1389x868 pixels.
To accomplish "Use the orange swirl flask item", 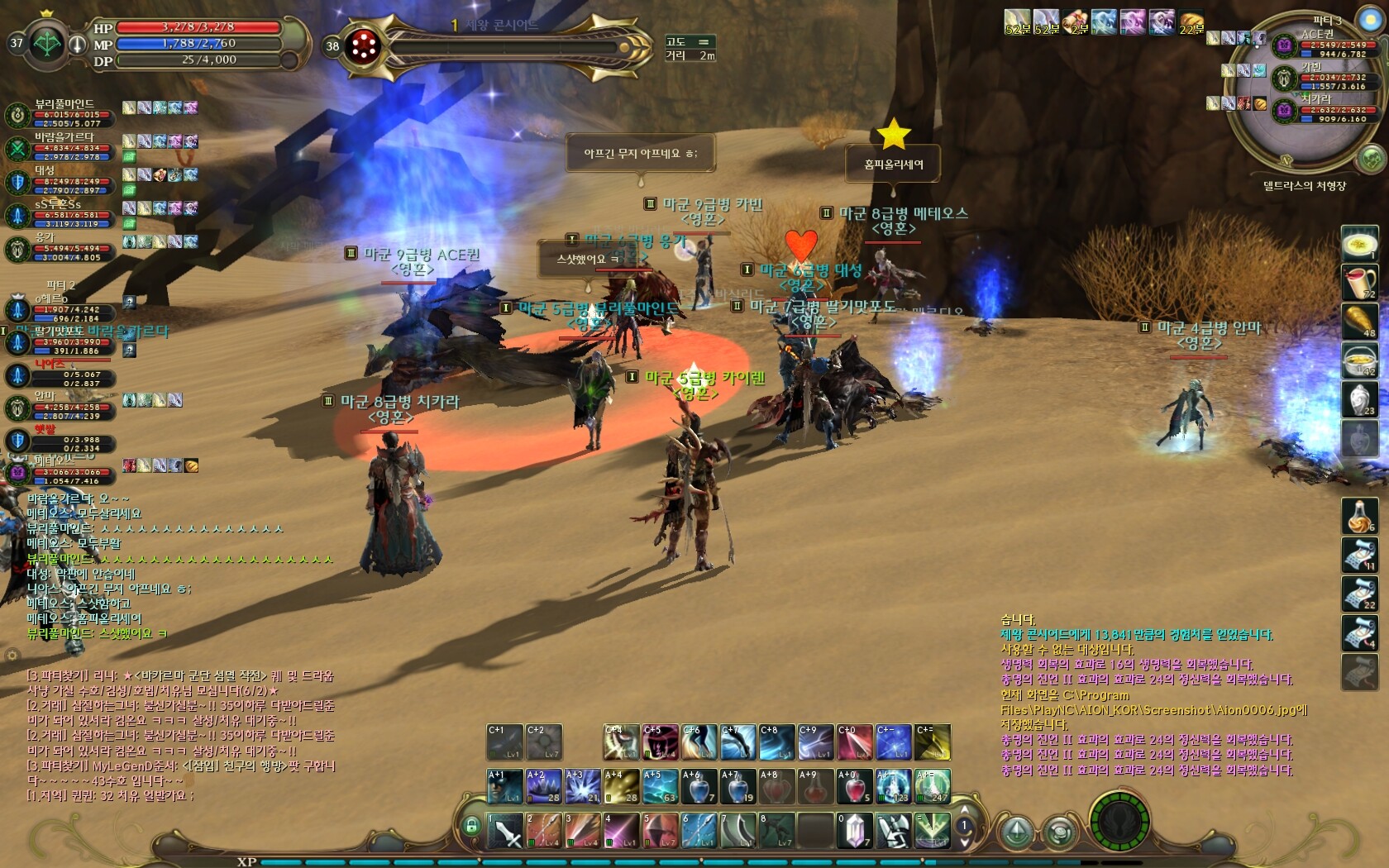I will [x=1359, y=515].
